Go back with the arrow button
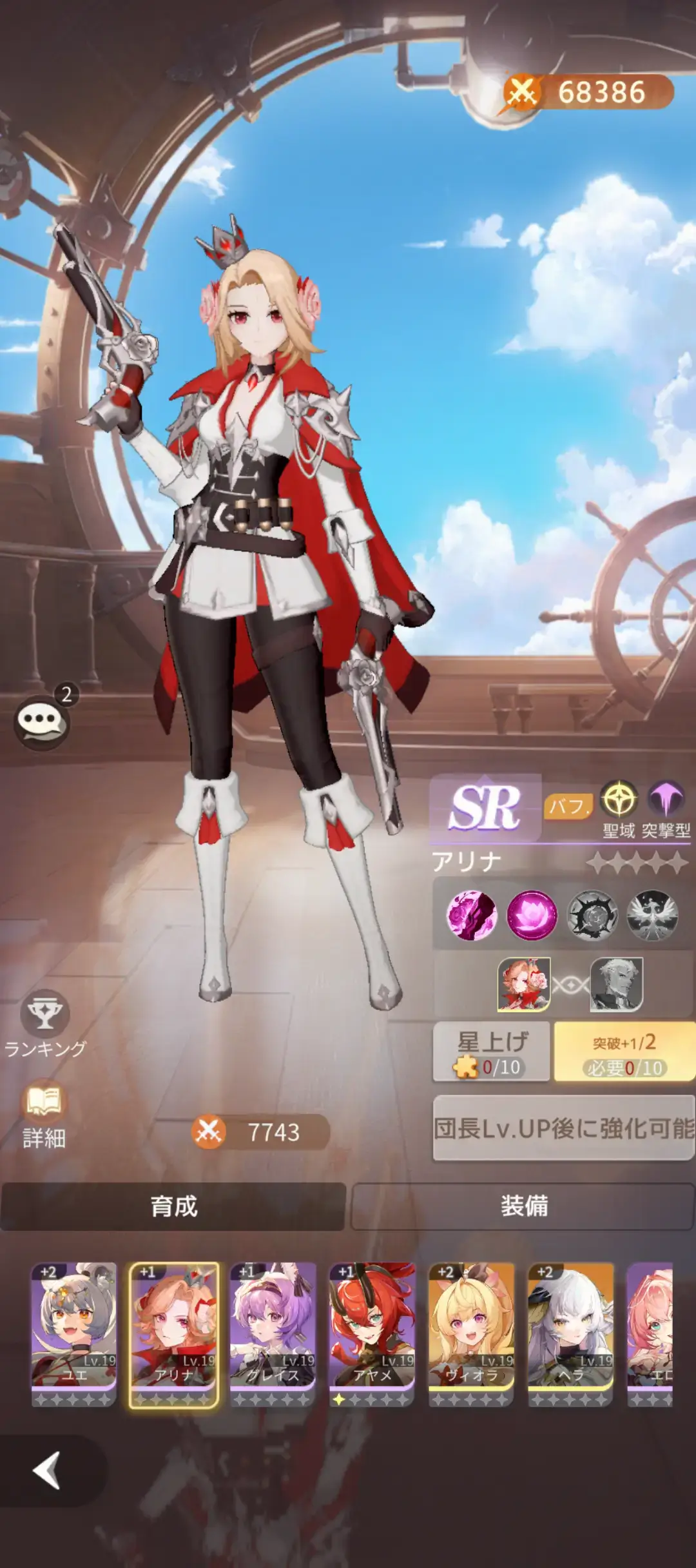The height and width of the screenshot is (1568, 696). (47, 1470)
